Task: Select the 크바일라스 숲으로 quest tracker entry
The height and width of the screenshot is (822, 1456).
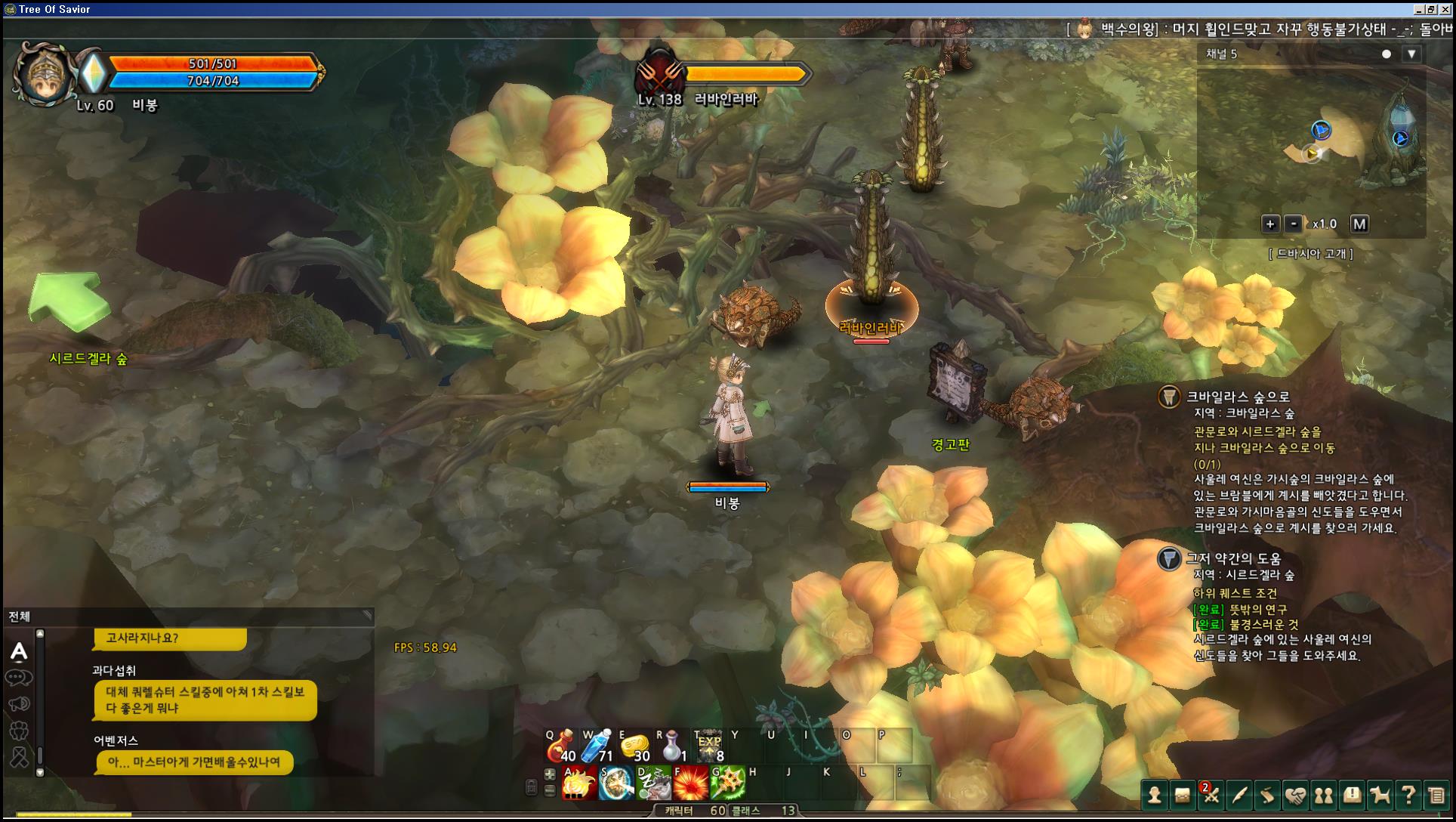Action: click(1238, 397)
